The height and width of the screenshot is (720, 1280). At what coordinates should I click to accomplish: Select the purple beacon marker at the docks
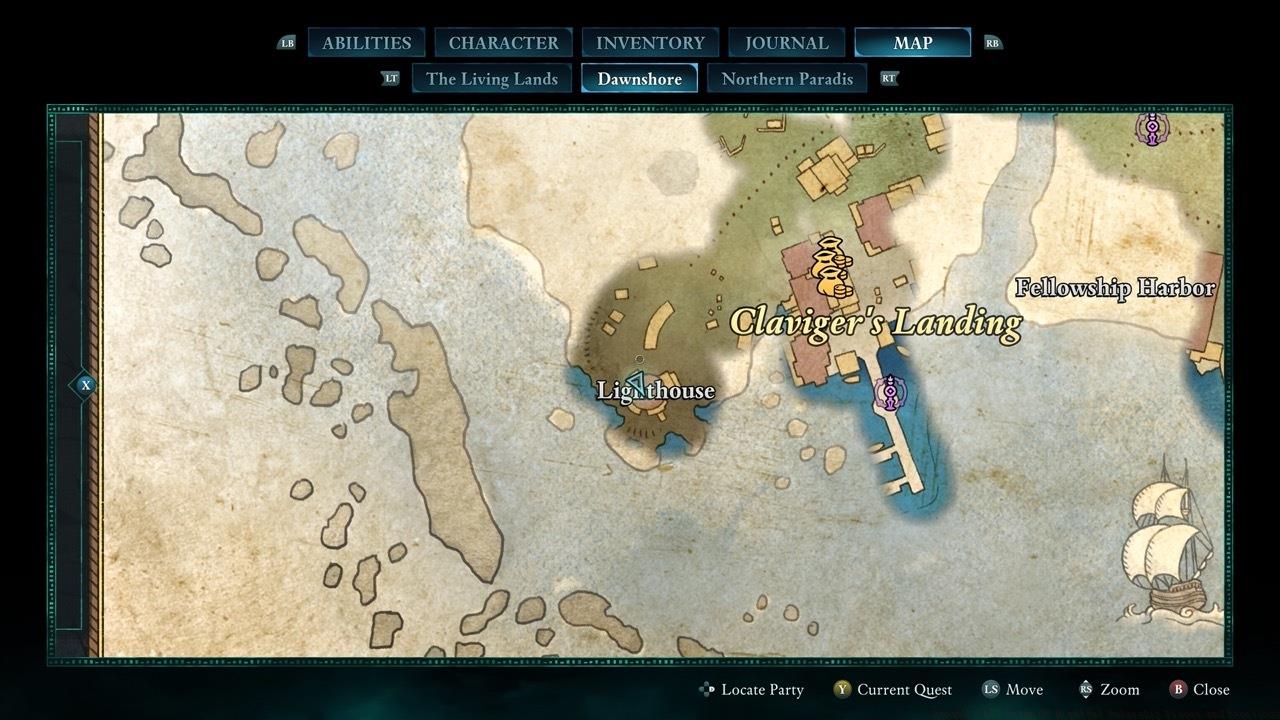pyautogui.click(x=889, y=392)
